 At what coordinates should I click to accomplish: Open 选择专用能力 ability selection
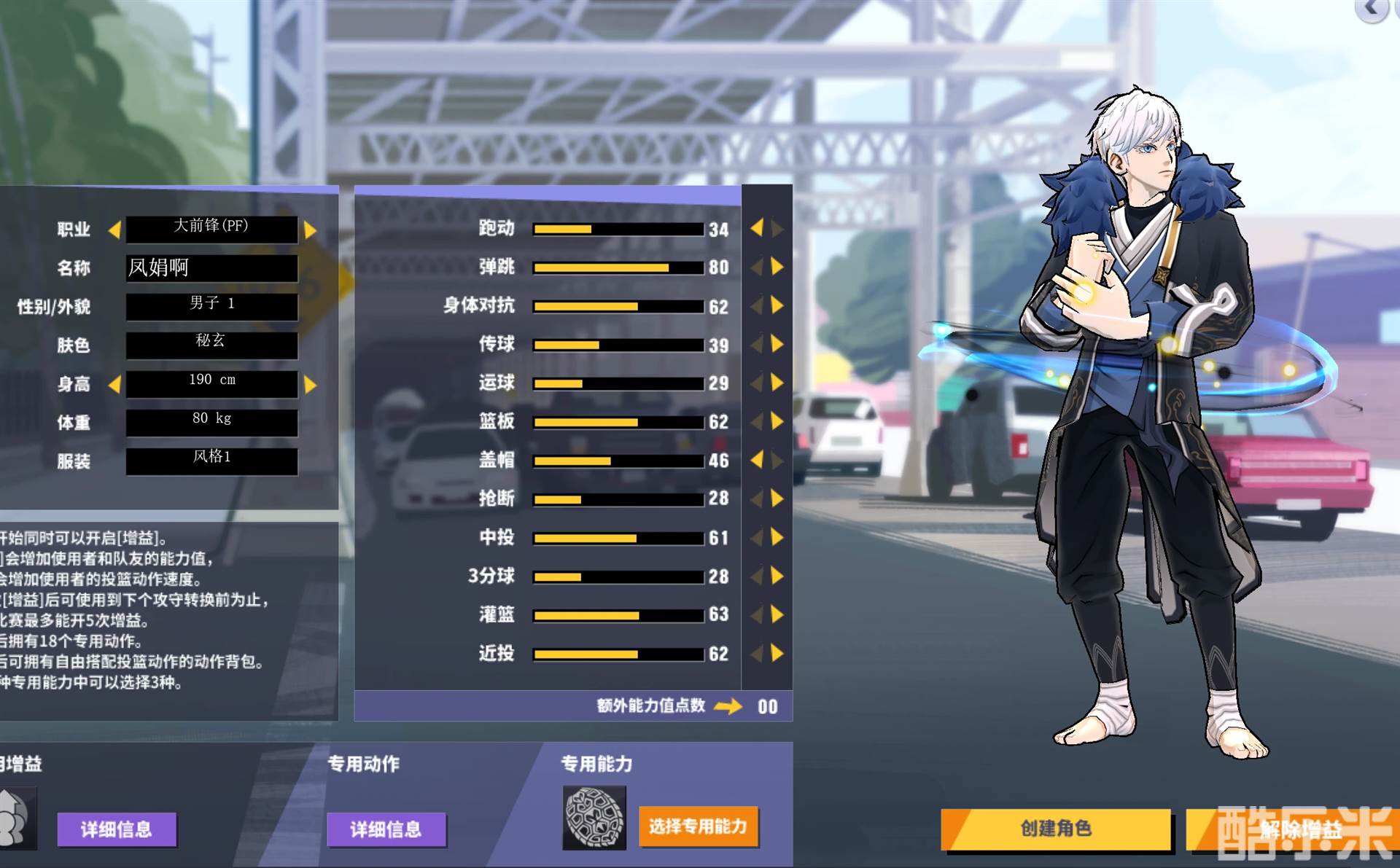698,826
